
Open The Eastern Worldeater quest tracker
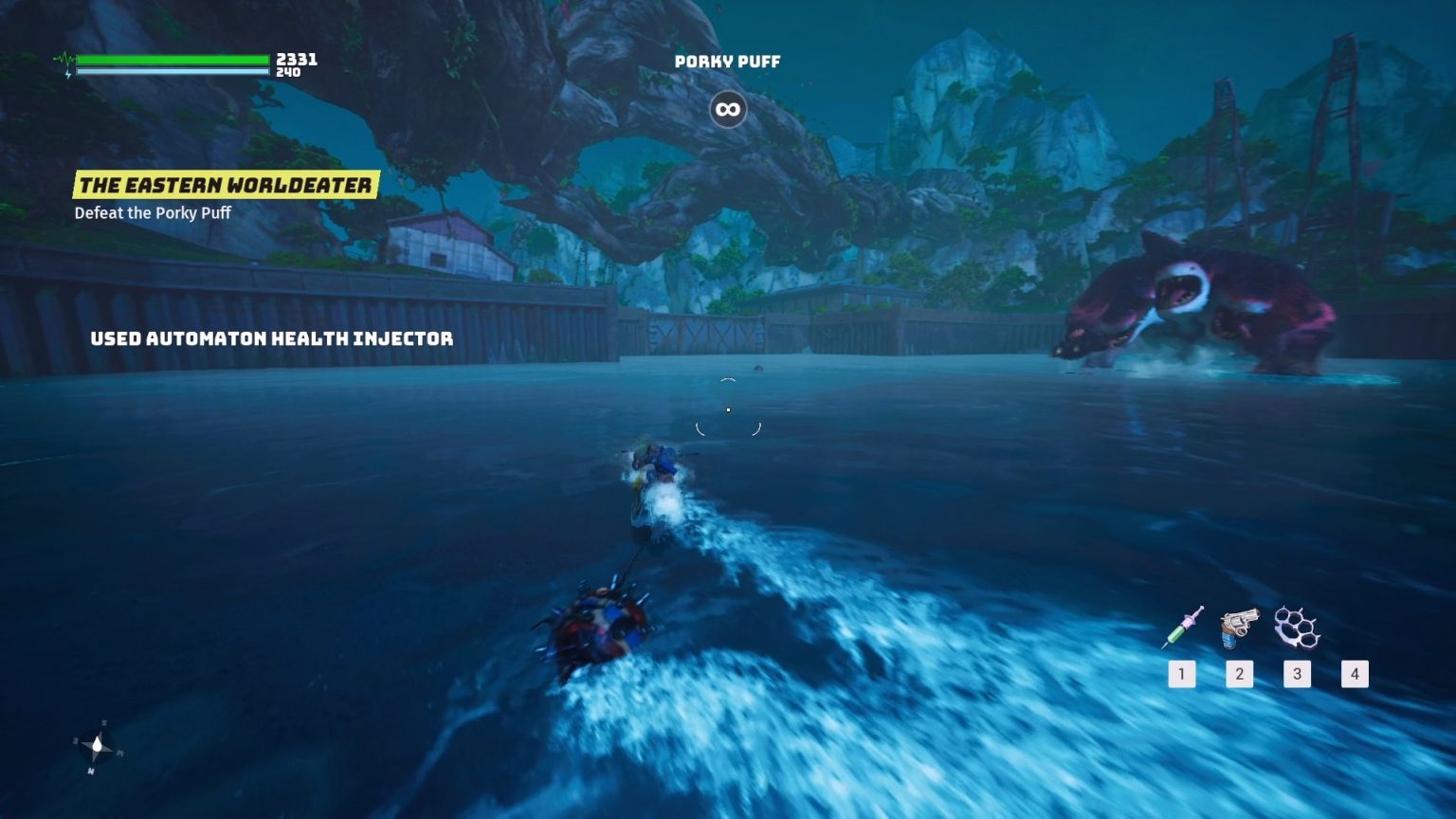point(226,185)
